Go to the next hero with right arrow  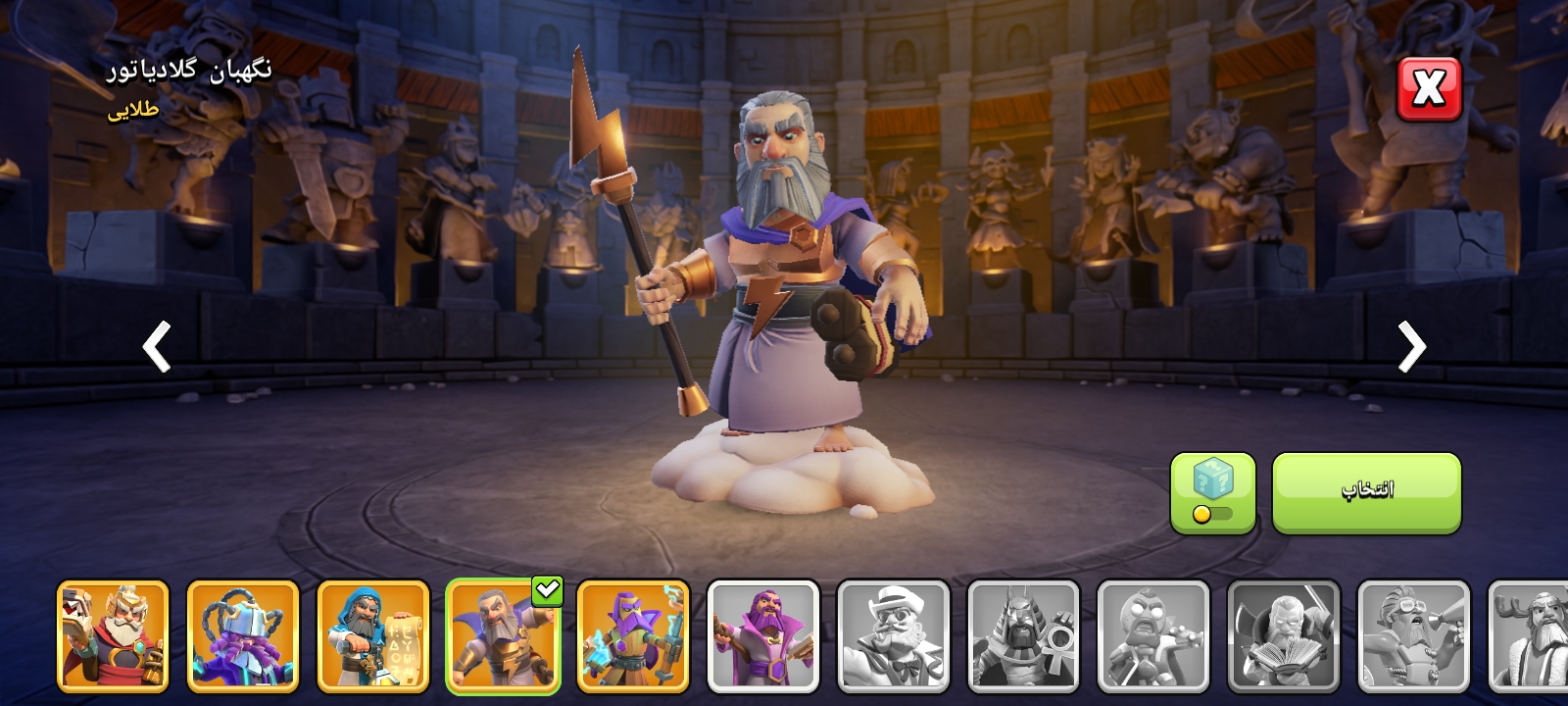1411,346
